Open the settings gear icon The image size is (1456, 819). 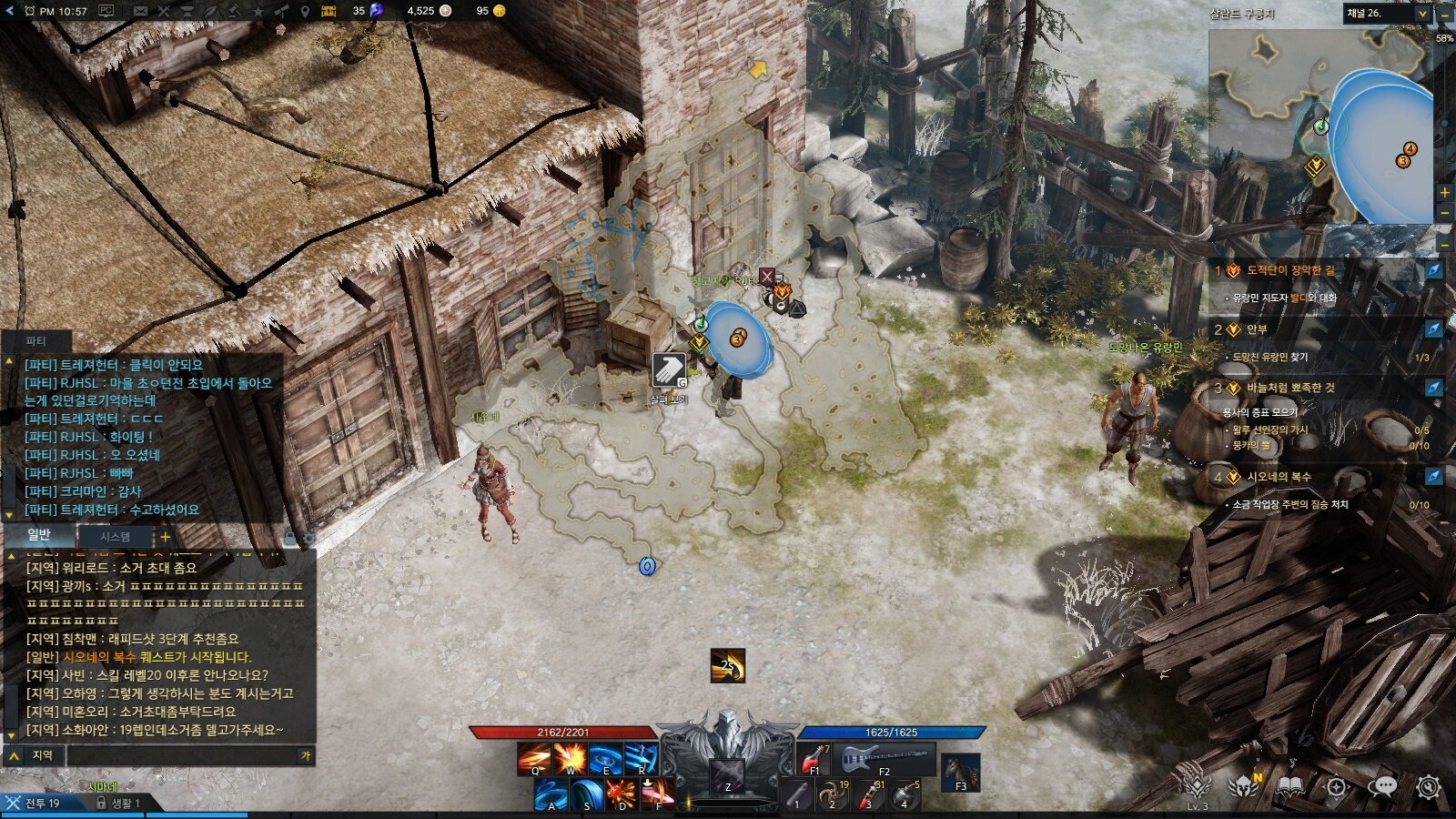(x=1429, y=786)
